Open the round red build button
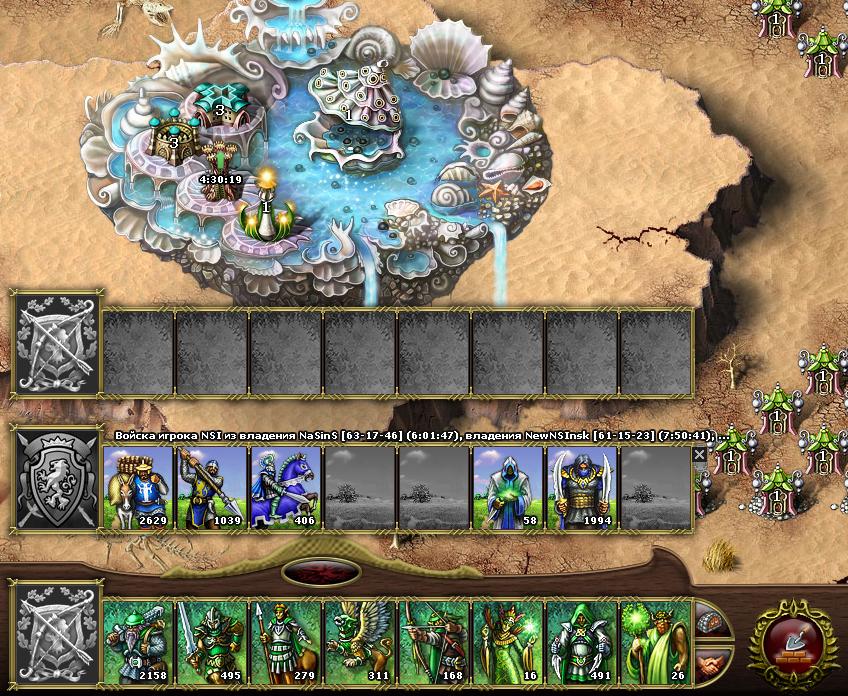Screen dimensions: 848x696 click(795, 642)
